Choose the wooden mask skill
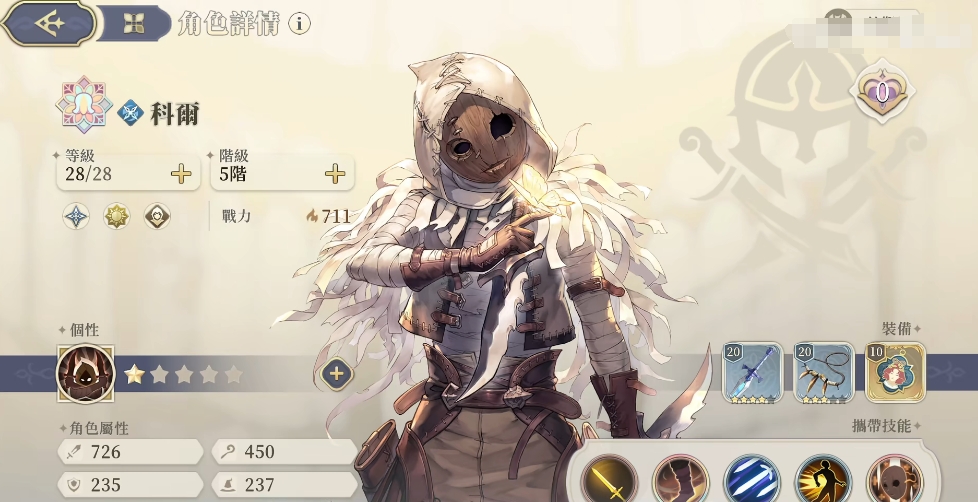Viewport: 978px width, 502px height. [x=894, y=481]
